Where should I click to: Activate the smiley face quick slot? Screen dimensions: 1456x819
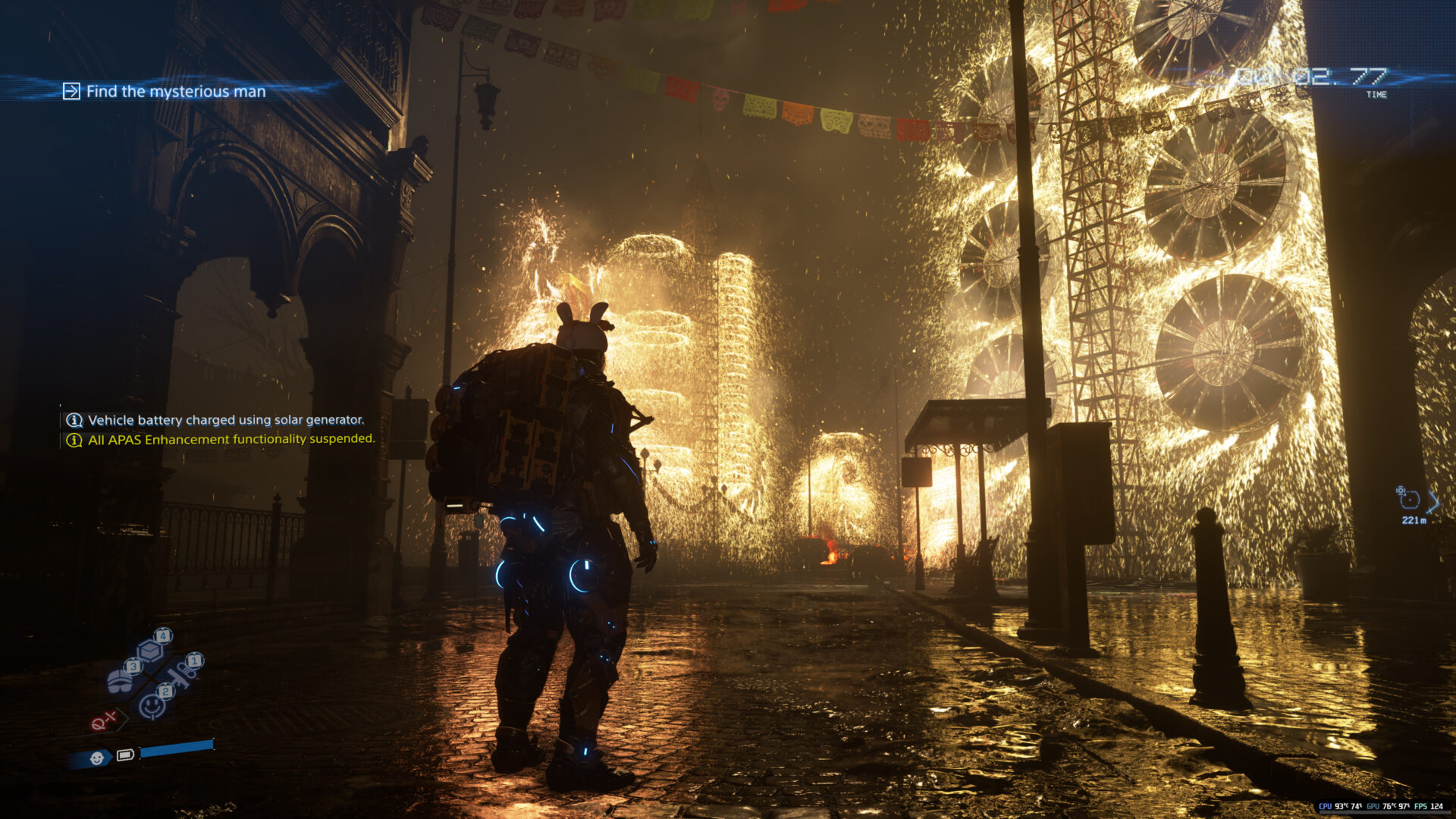pos(152,705)
